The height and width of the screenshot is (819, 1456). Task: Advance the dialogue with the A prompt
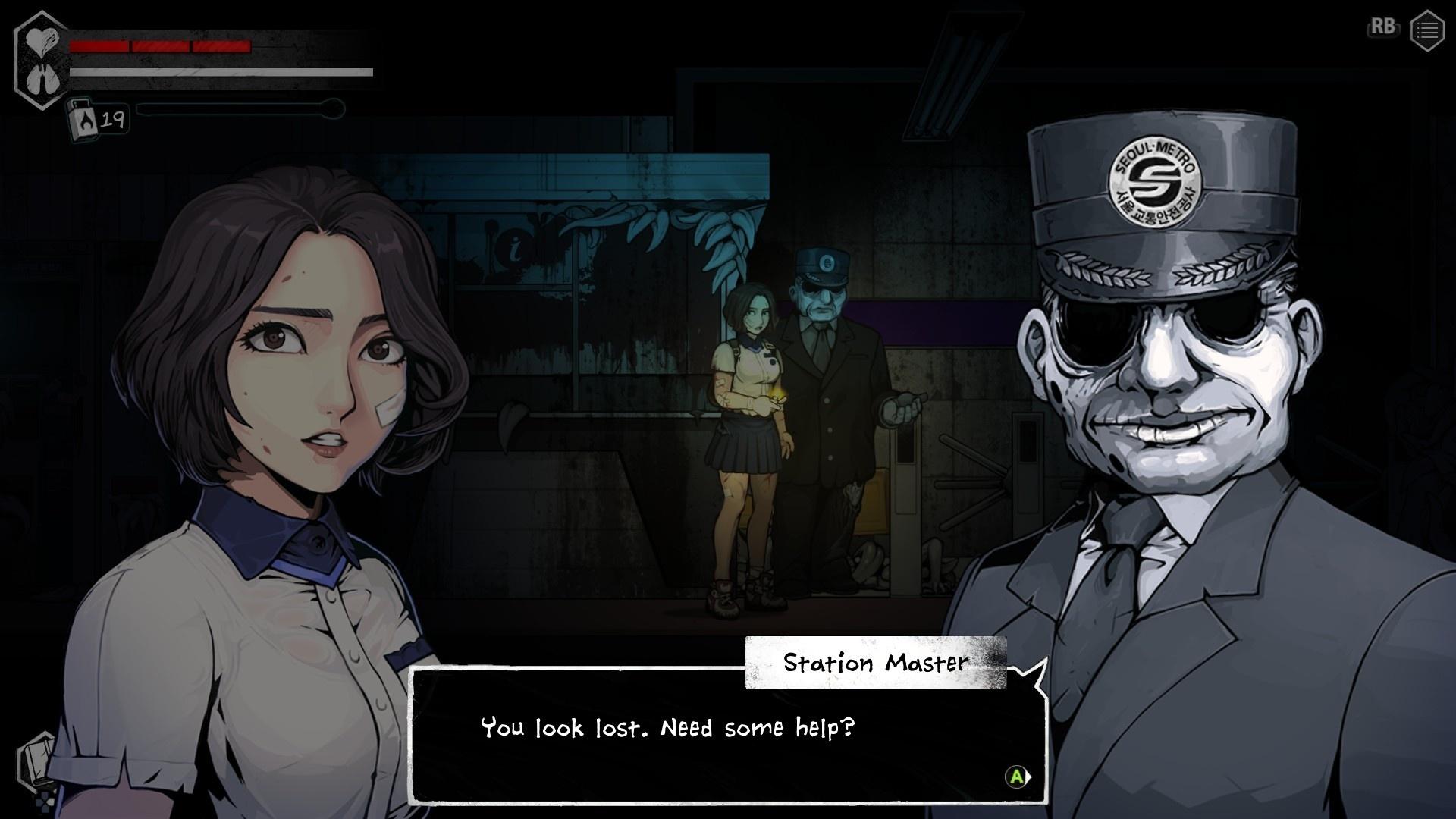(x=1015, y=777)
